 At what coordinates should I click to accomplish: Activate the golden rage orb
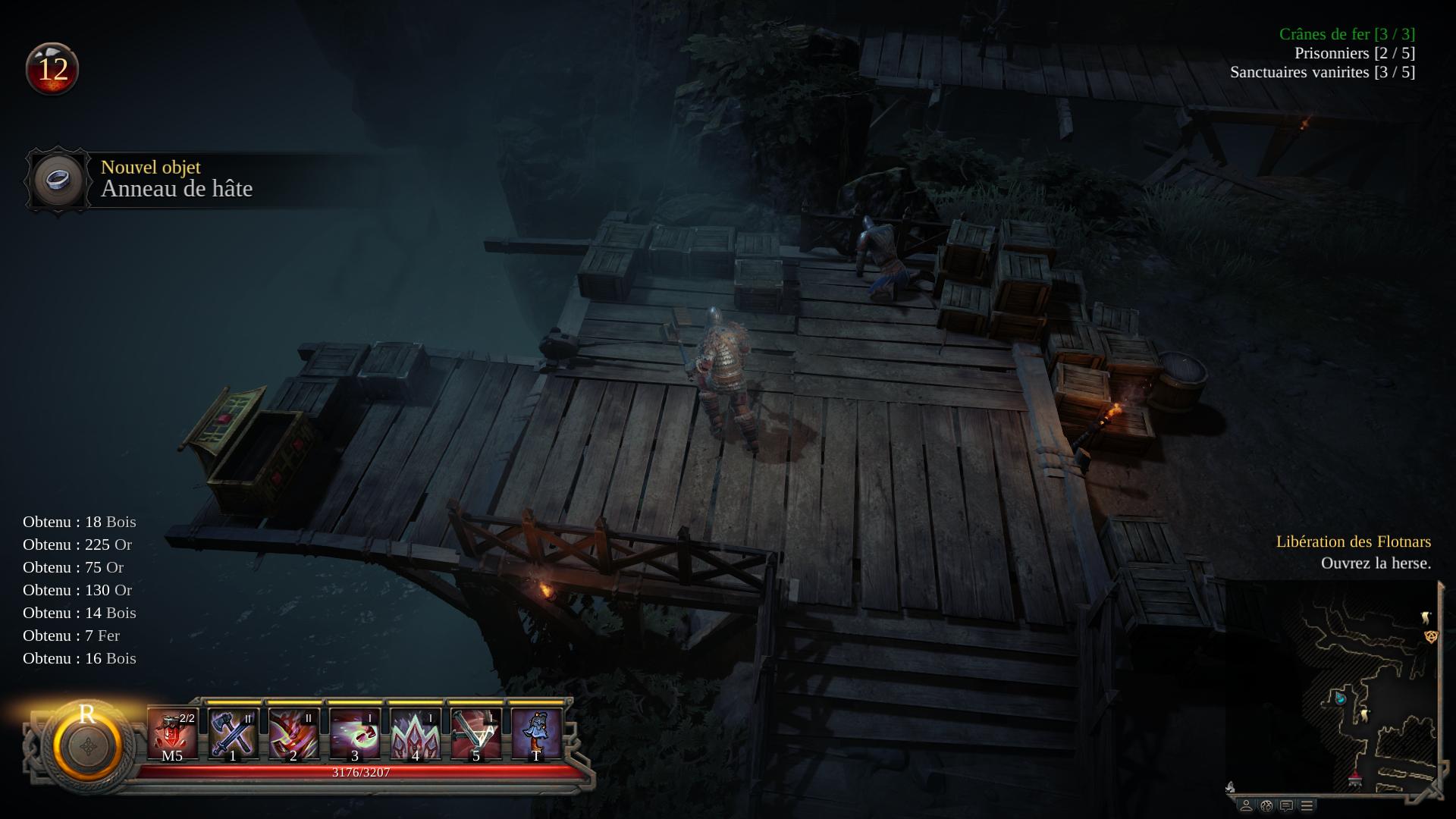87,745
